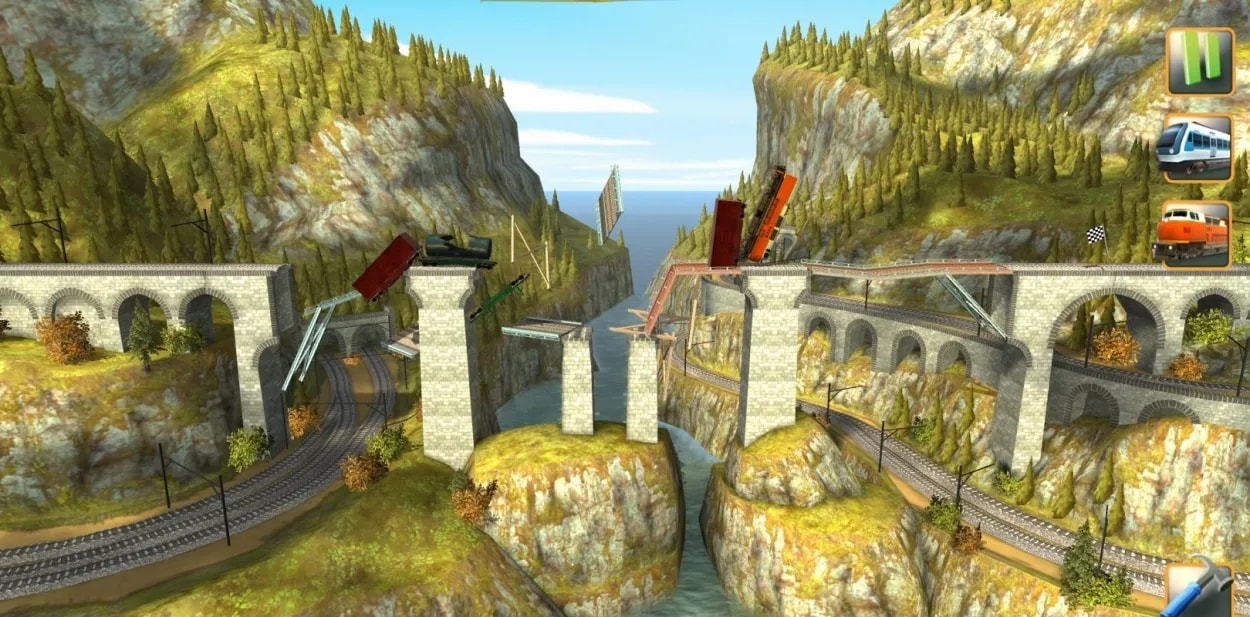Open build mode with the hammer icon
Screen dimensions: 1250x617
(x=1202, y=592)
